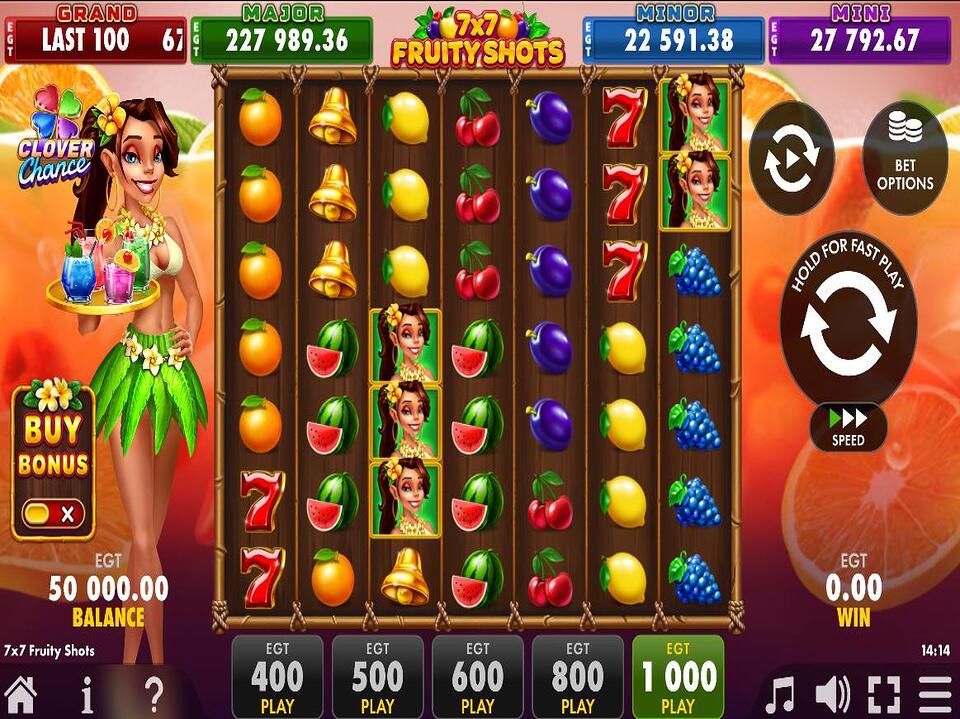Image resolution: width=960 pixels, height=719 pixels.
Task: Show the help question mark page
Action: pos(154,693)
